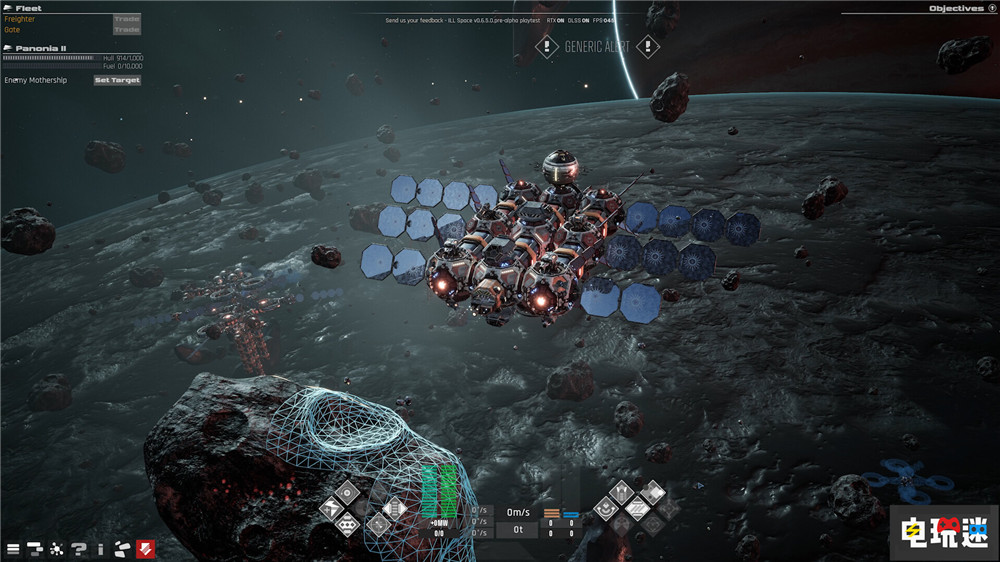
Task: Click the Fleet panel header
Action: 28,8
